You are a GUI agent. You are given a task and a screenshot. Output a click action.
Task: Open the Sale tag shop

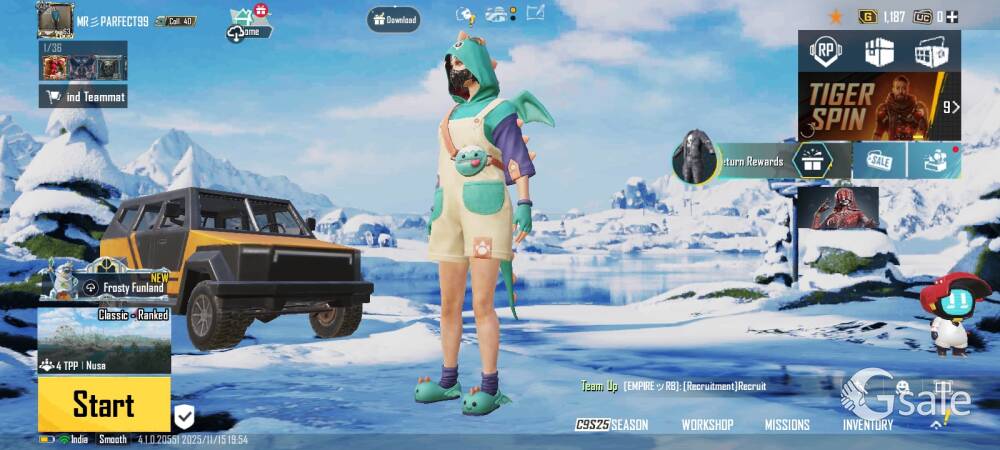(879, 160)
